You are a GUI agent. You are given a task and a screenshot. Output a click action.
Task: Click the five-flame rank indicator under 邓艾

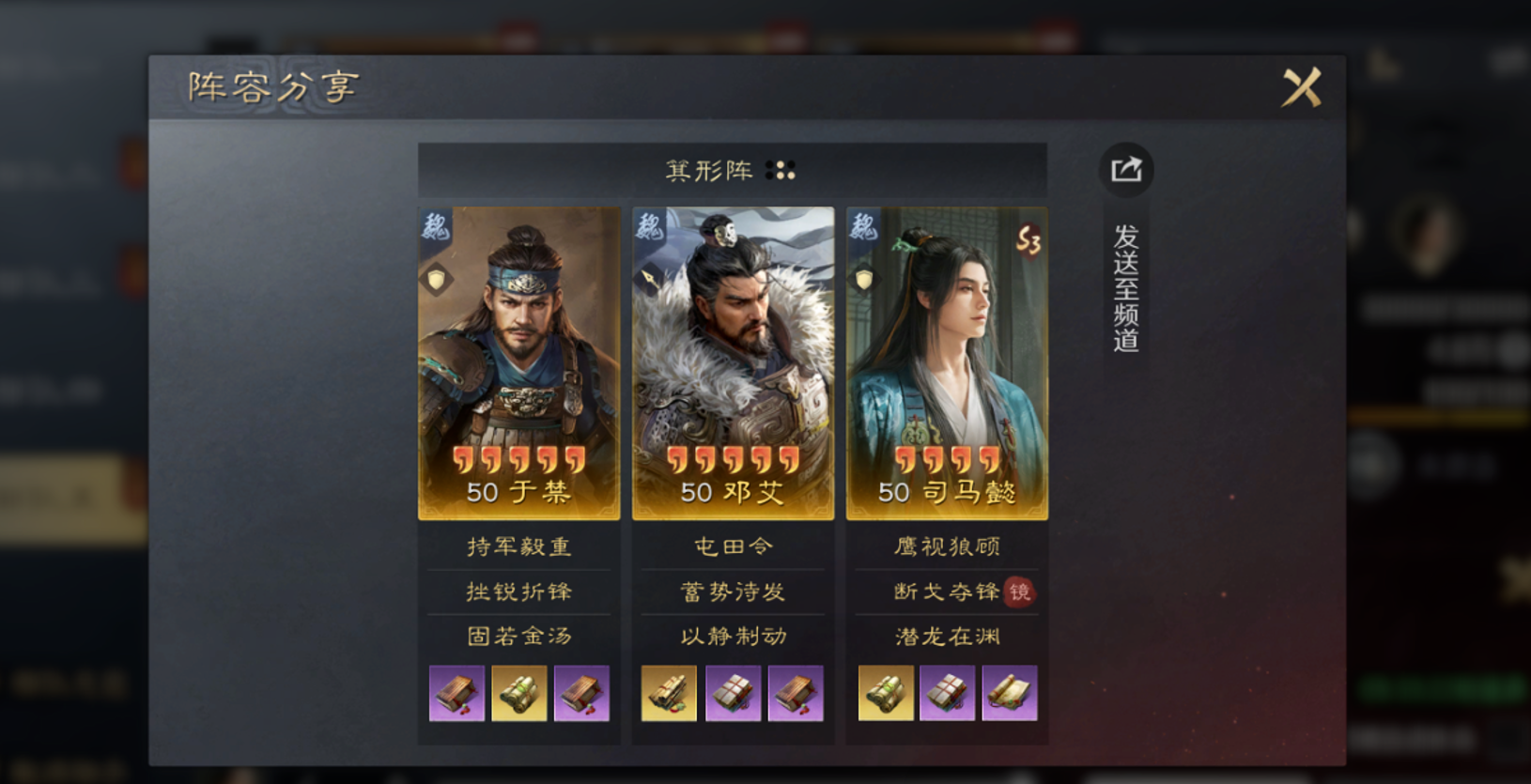tap(733, 459)
